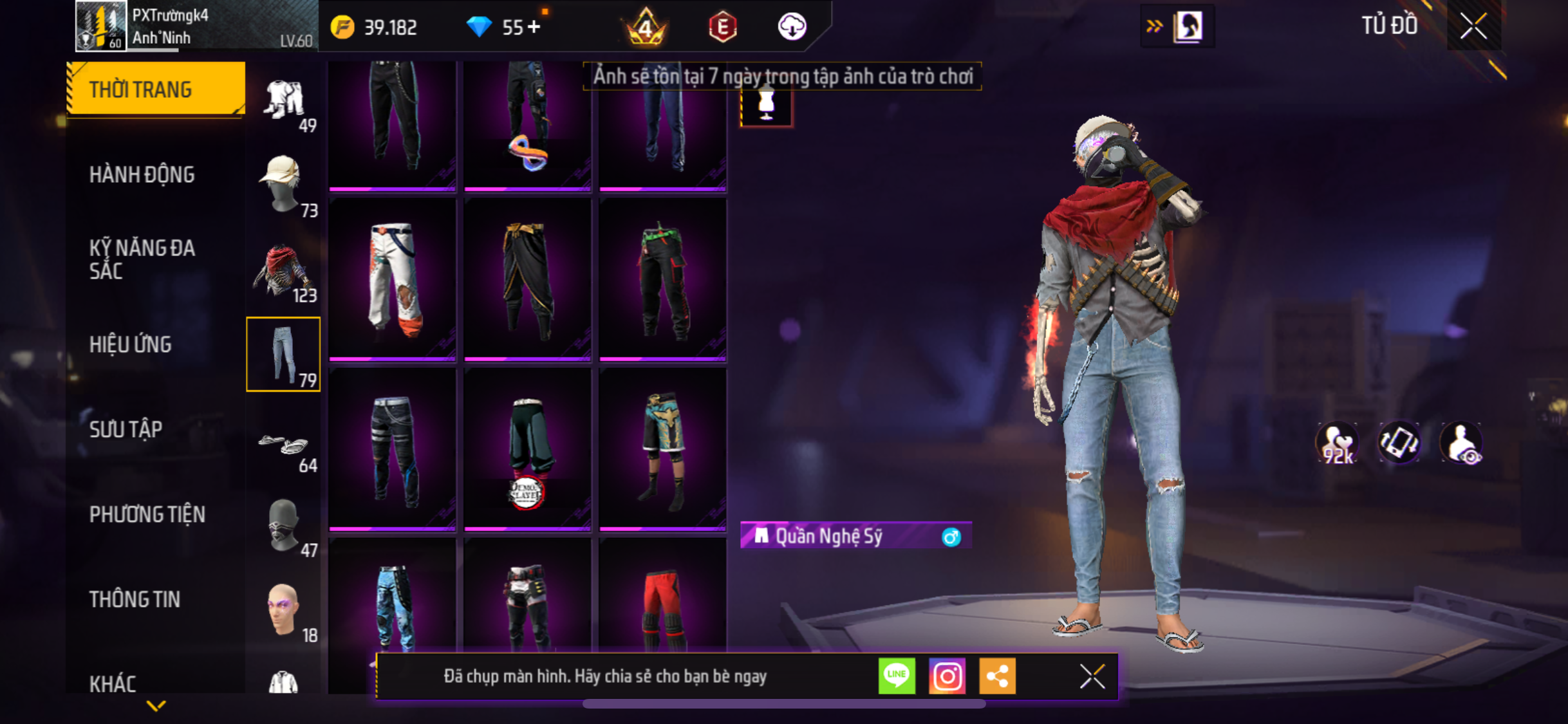Close the Tủ Đồ wardrobe screen

pos(1473,26)
